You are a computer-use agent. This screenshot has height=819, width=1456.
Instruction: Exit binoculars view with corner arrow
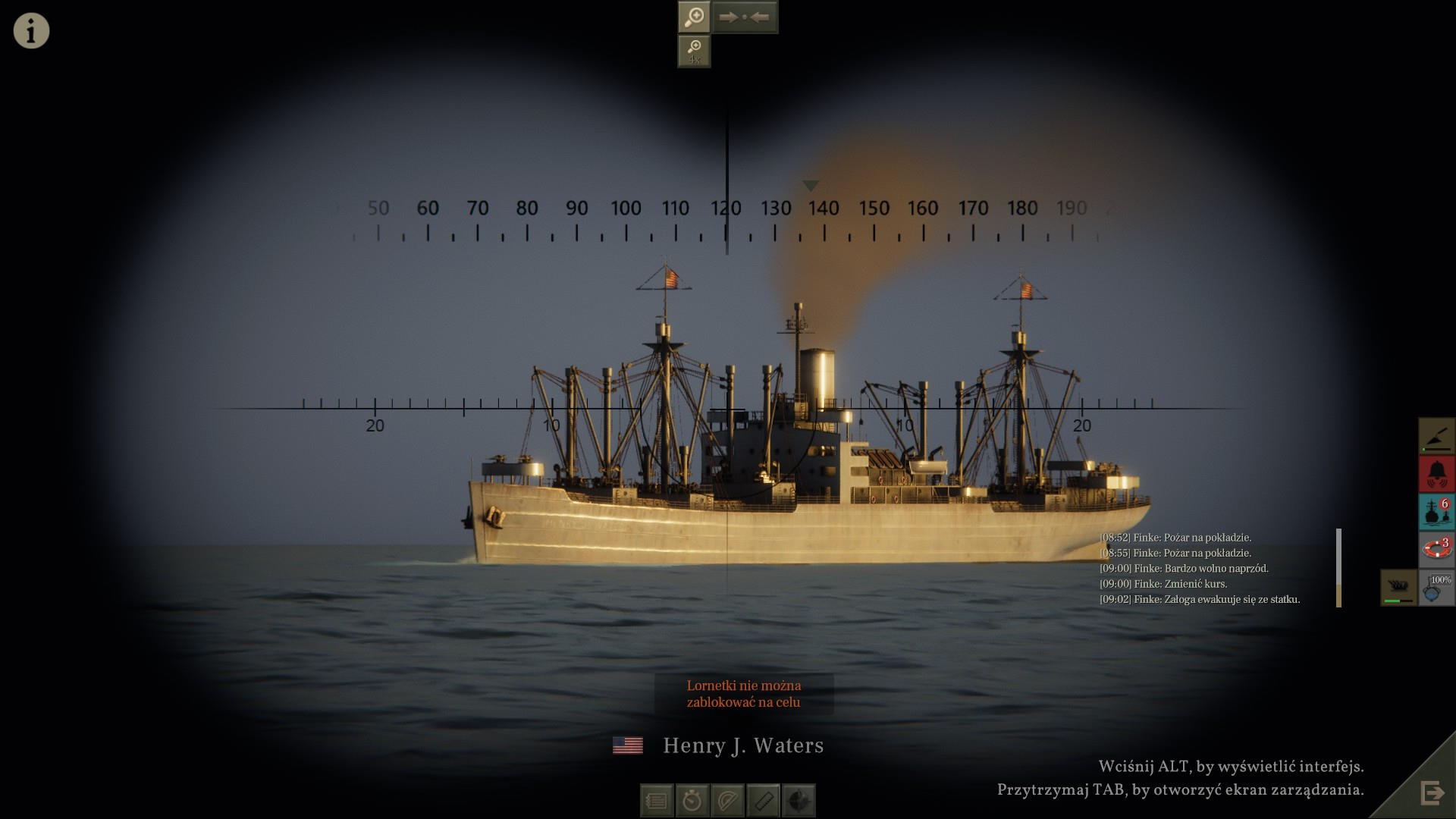(x=1432, y=793)
